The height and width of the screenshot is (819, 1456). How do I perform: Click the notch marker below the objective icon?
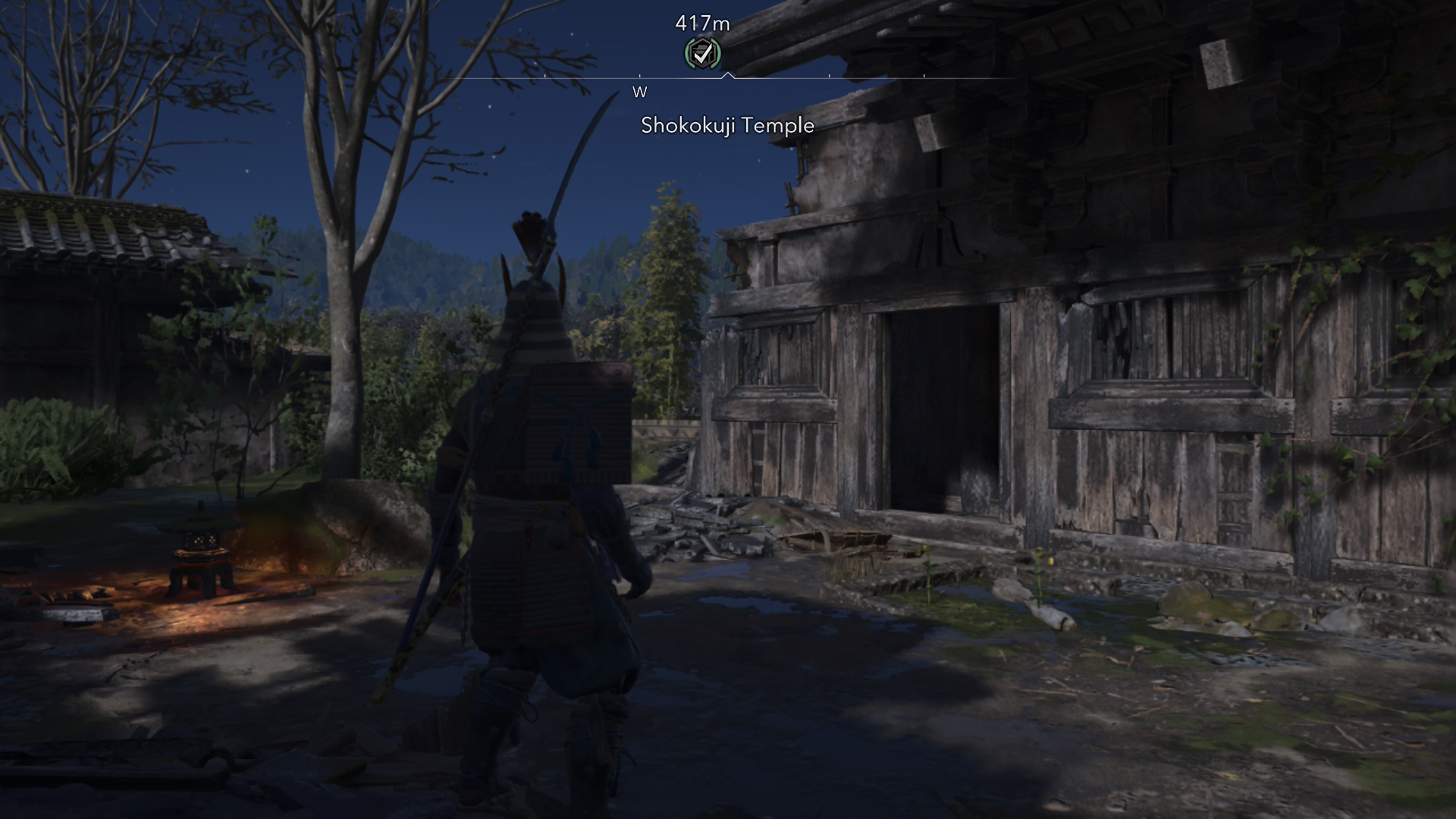coord(728,75)
